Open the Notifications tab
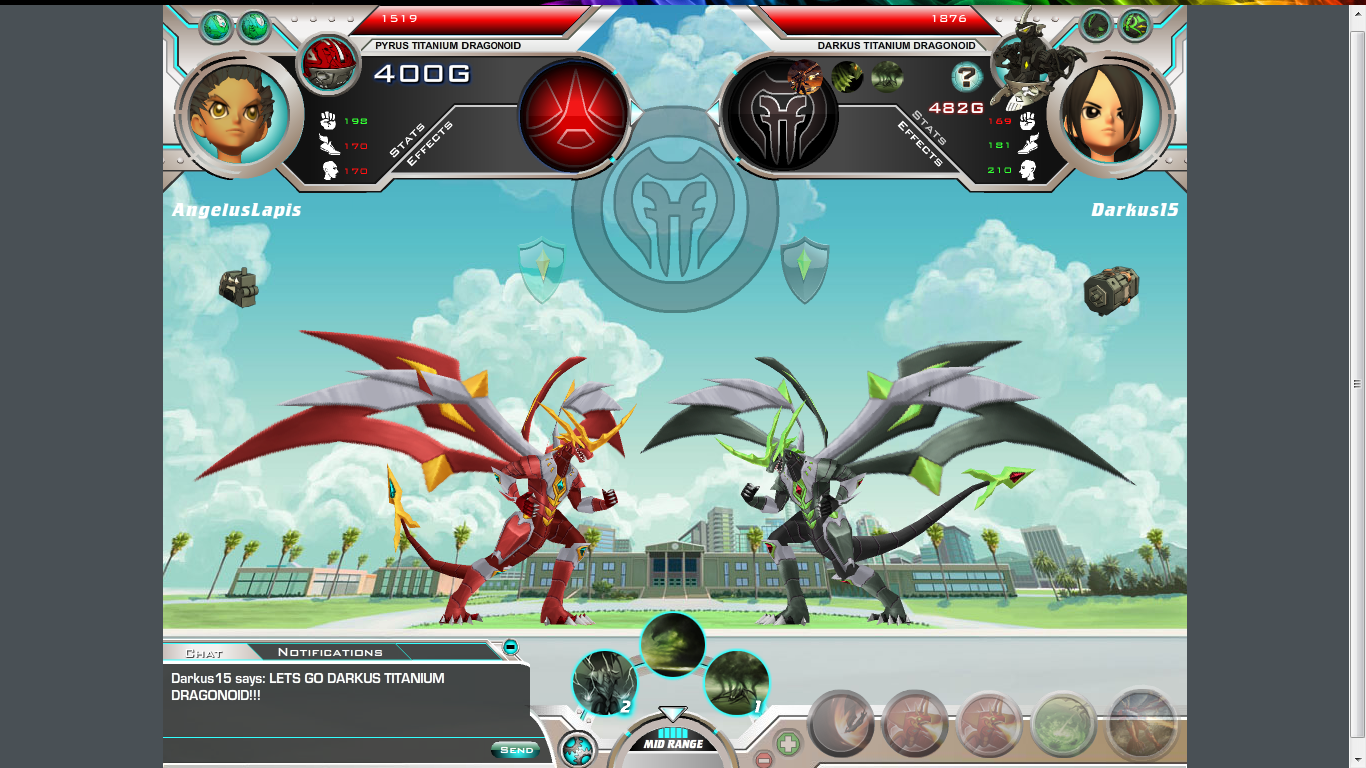Image resolution: width=1366 pixels, height=768 pixels. 330,653
